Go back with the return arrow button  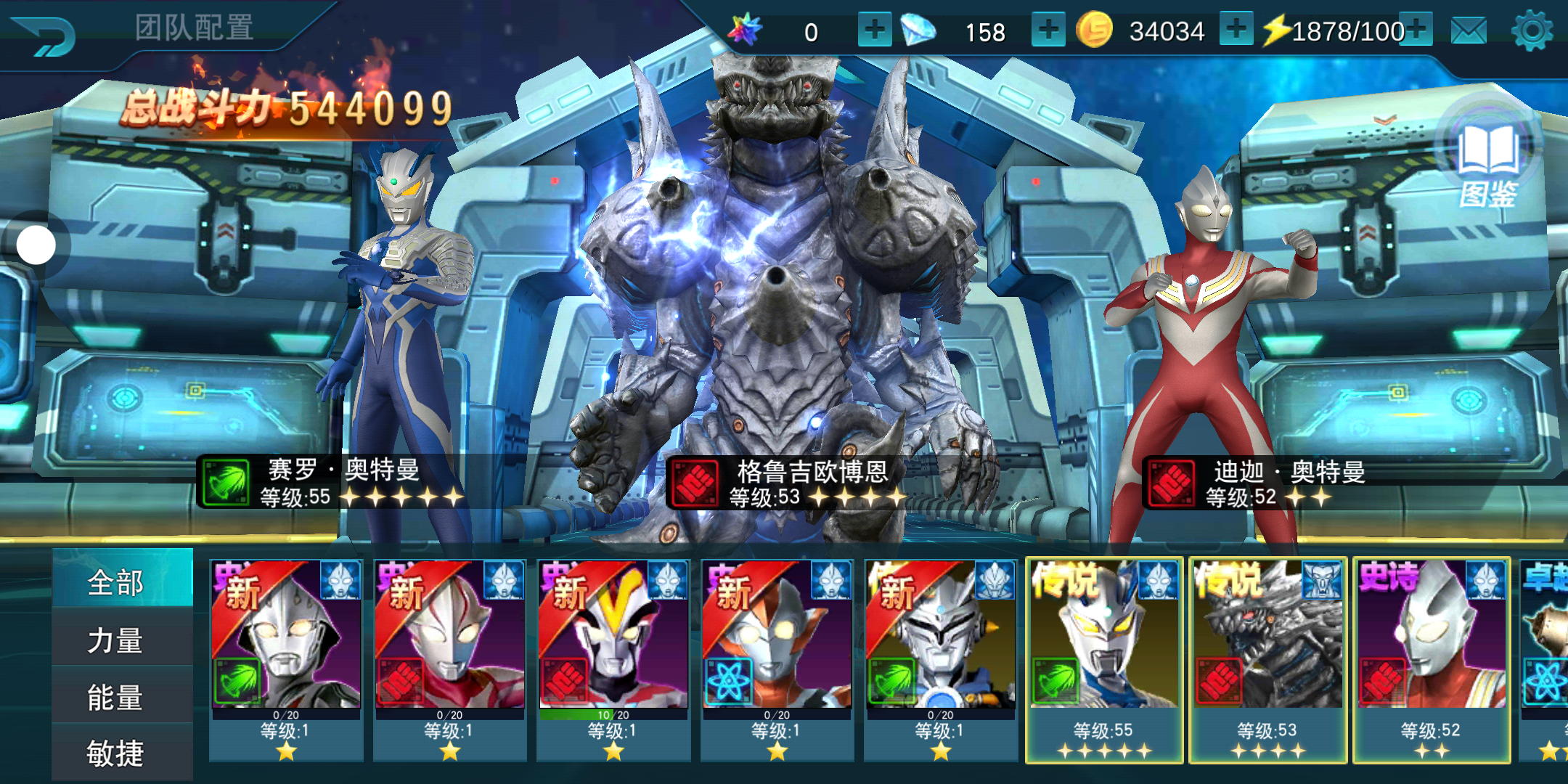pos(45,35)
